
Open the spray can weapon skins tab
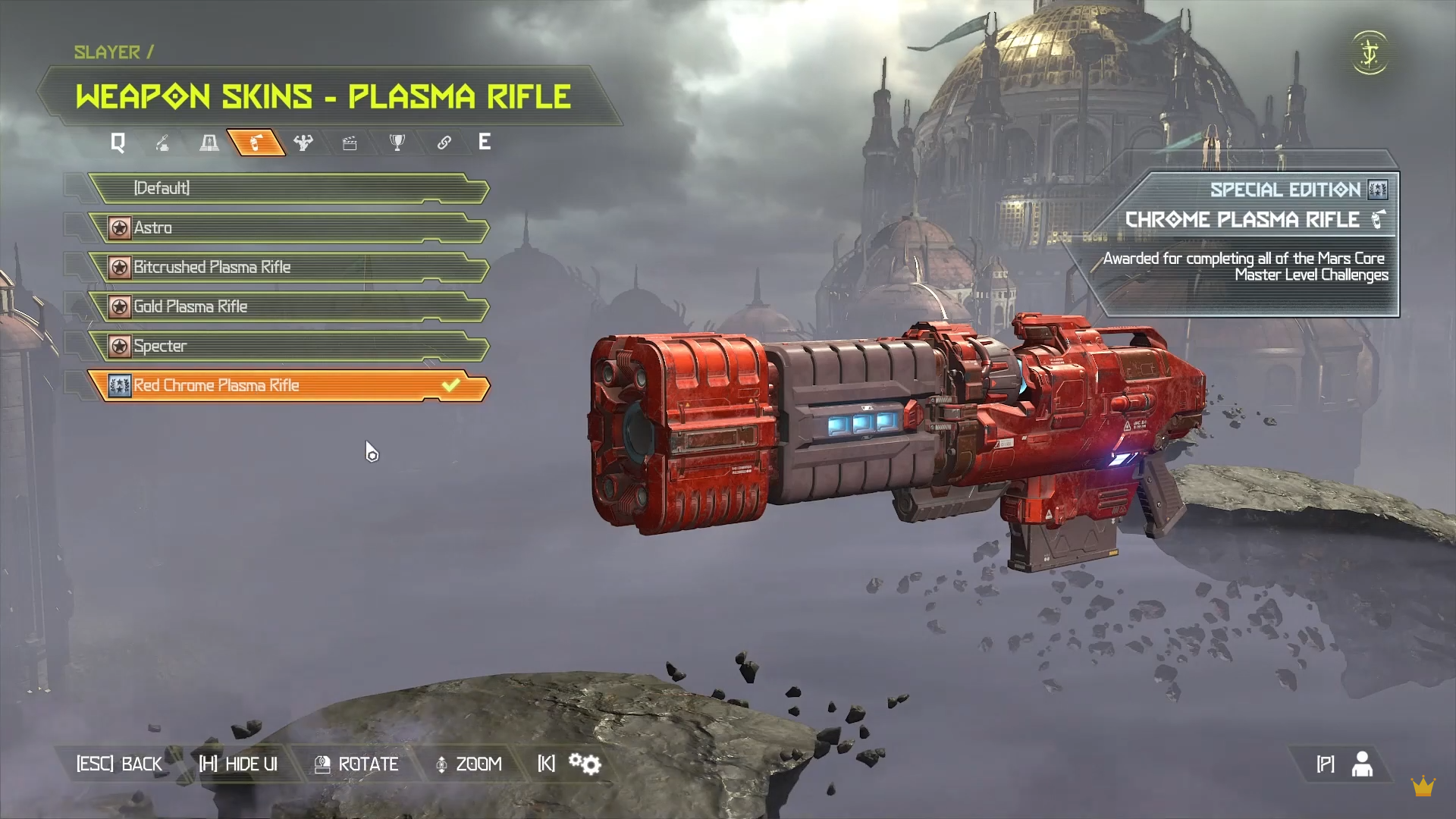pyautogui.click(x=256, y=143)
